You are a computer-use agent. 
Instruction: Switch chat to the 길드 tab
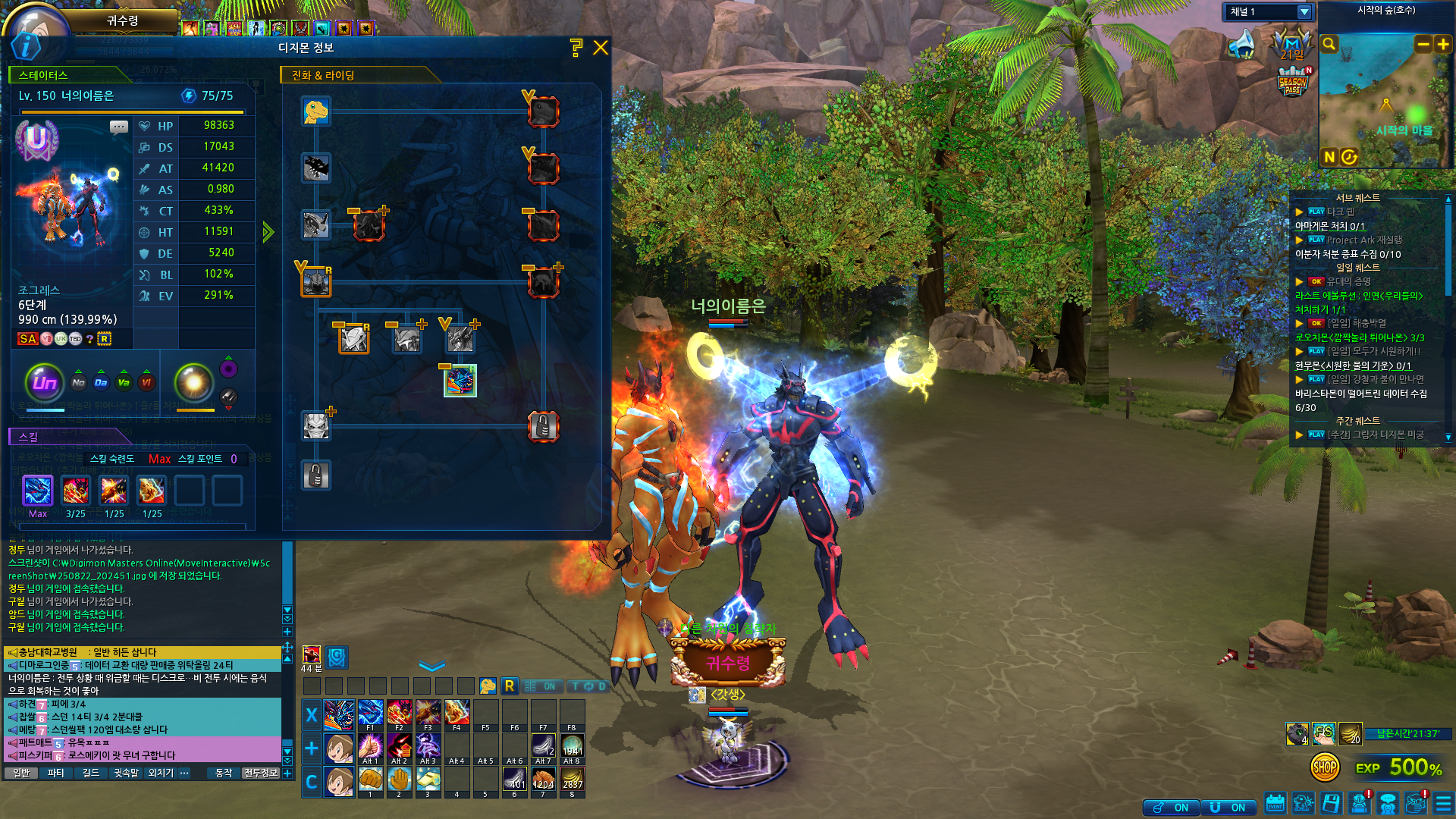pyautogui.click(x=91, y=773)
